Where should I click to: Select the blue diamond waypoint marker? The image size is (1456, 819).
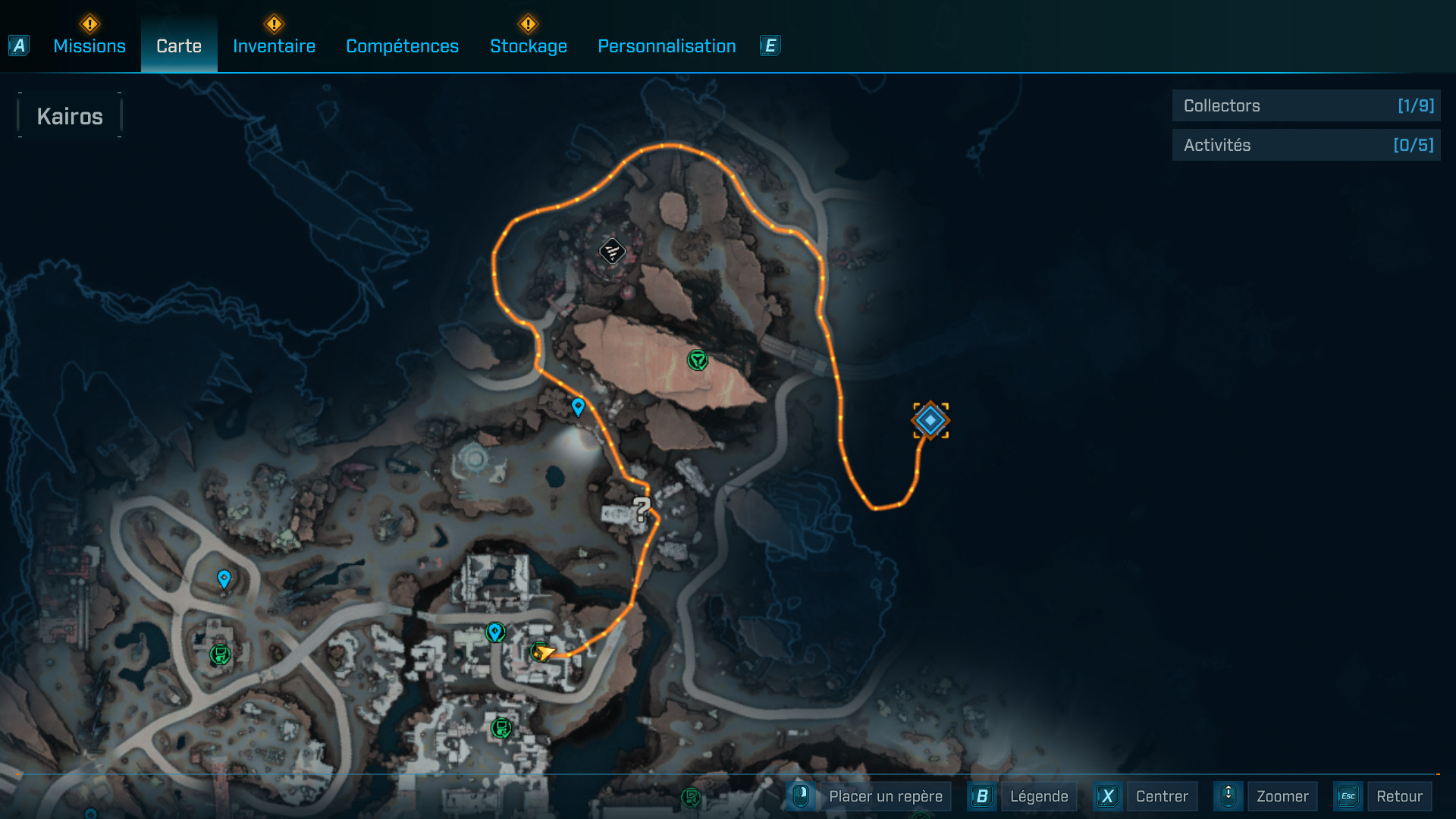click(x=930, y=420)
